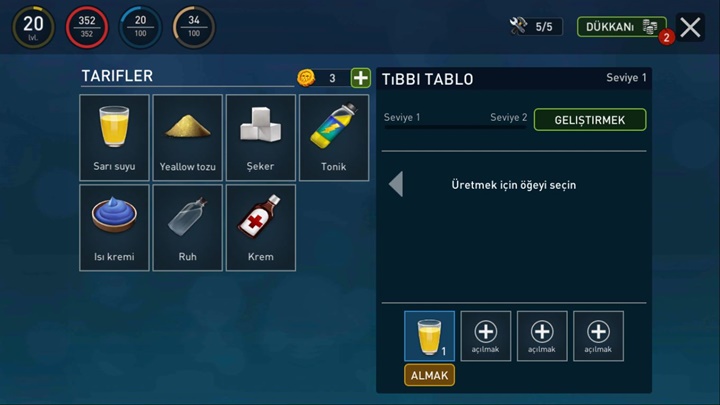Select the Şeker recipe tile
The image size is (720, 405).
(261, 137)
